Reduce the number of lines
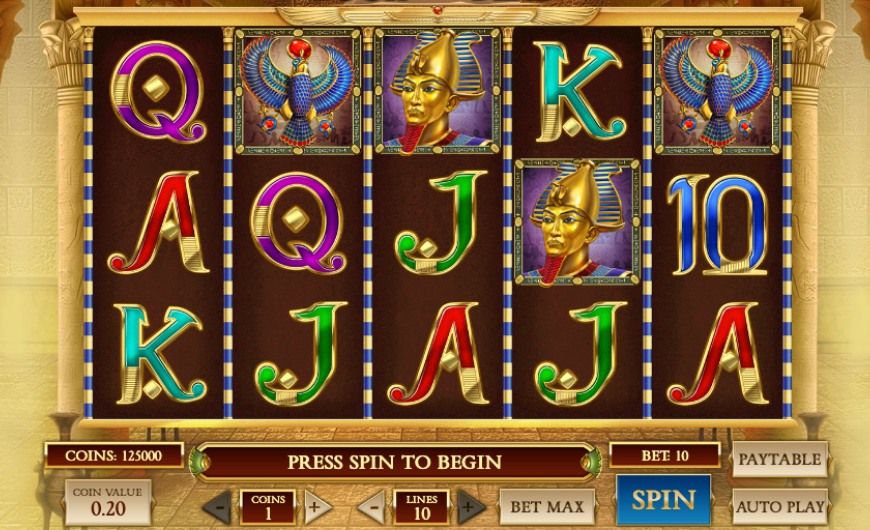Screen dimensions: 870x530 [x=371, y=506]
